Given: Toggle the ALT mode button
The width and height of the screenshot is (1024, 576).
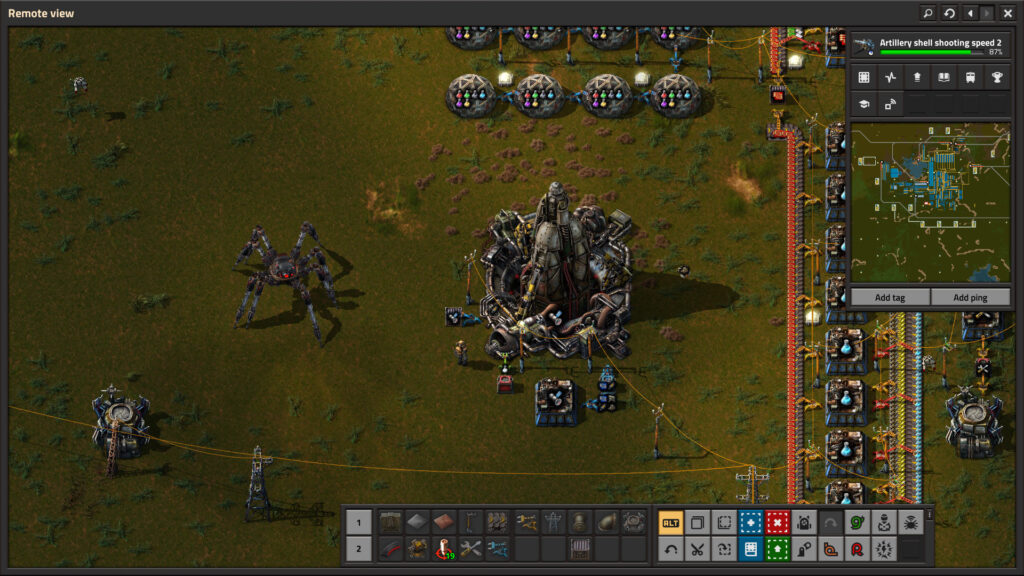Looking at the screenshot, I should pyautogui.click(x=670, y=522).
